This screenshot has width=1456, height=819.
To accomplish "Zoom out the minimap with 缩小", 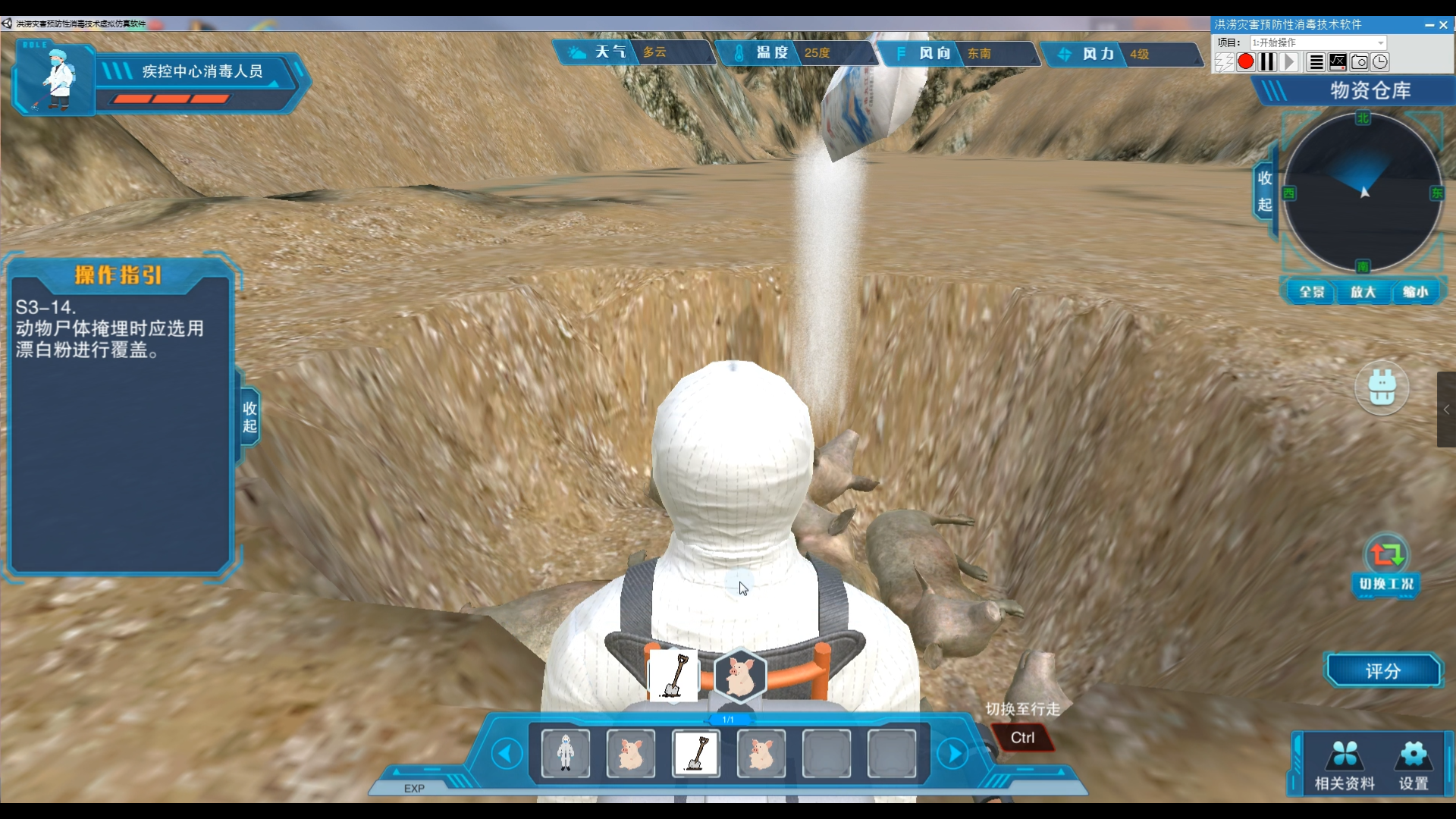I will coord(1414,292).
